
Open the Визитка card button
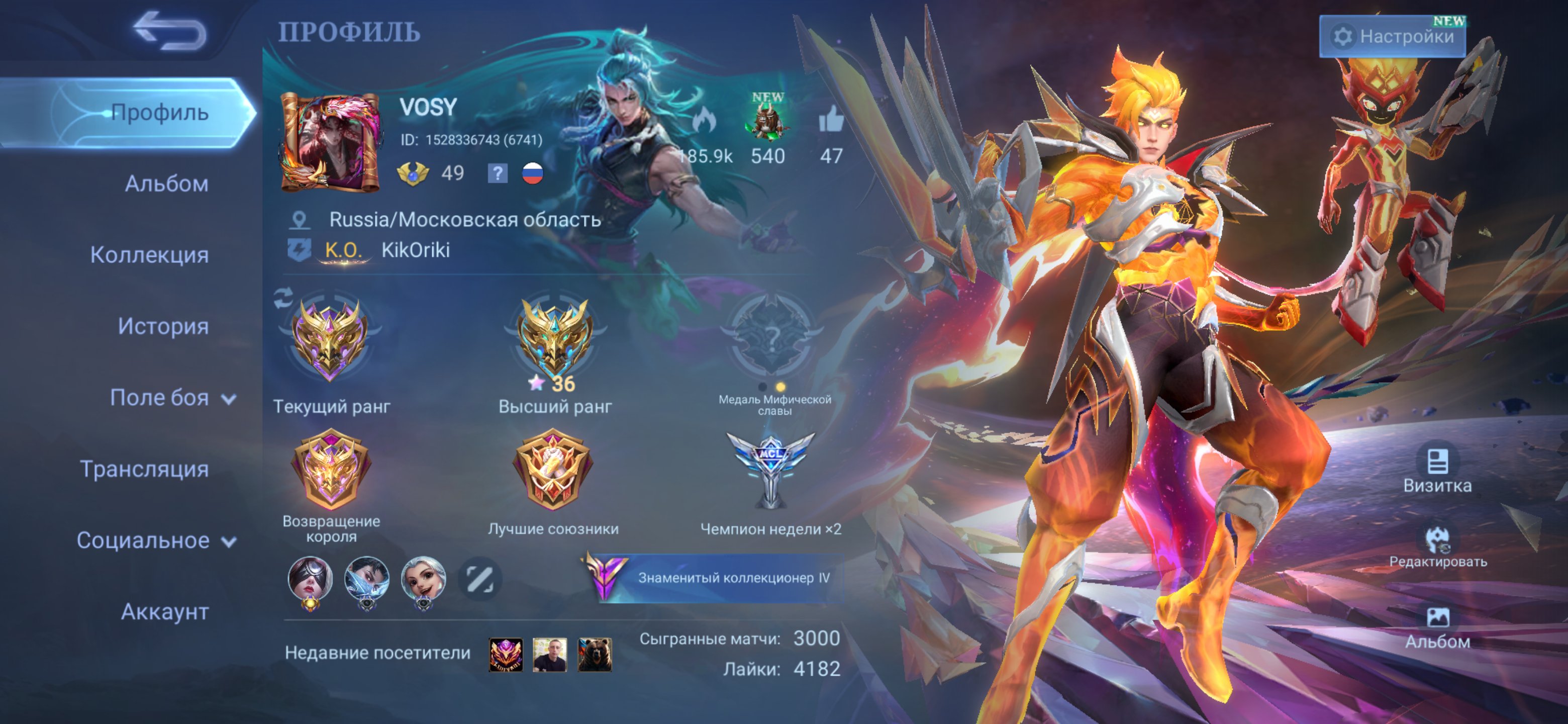pos(1437,470)
